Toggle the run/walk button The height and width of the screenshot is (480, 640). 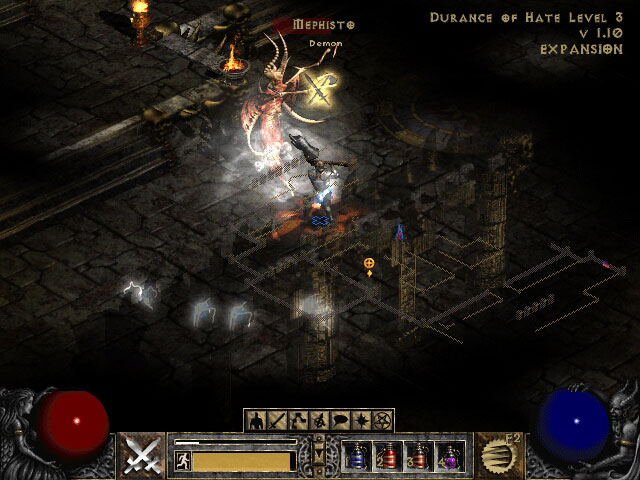click(x=183, y=460)
